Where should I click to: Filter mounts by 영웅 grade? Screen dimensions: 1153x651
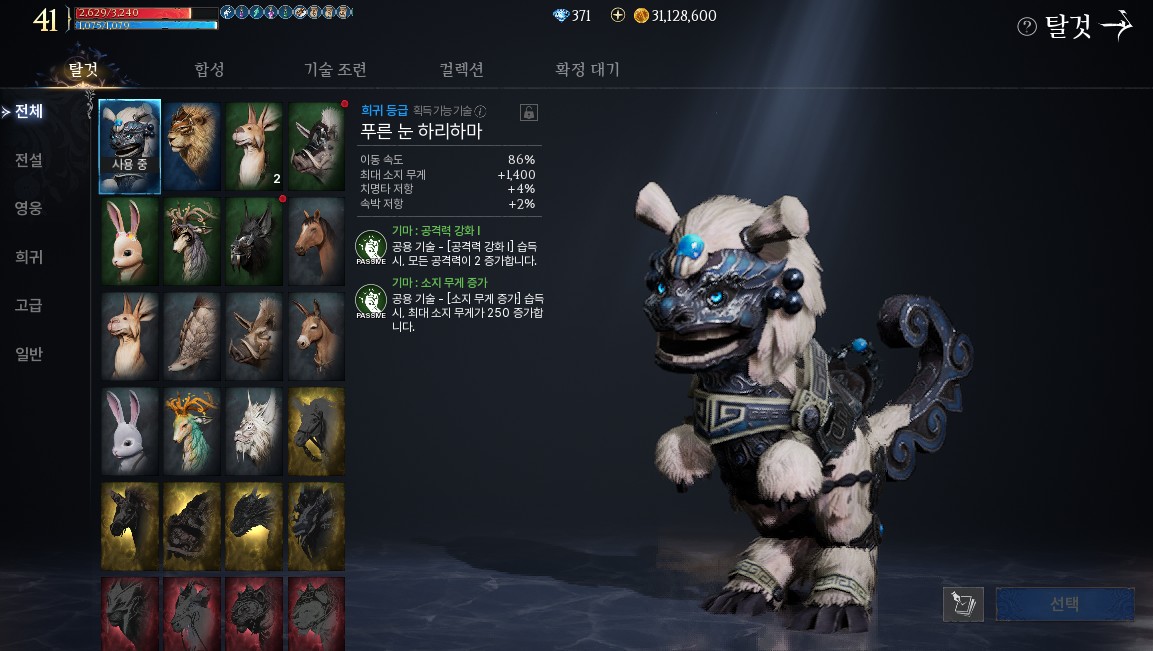tap(28, 208)
